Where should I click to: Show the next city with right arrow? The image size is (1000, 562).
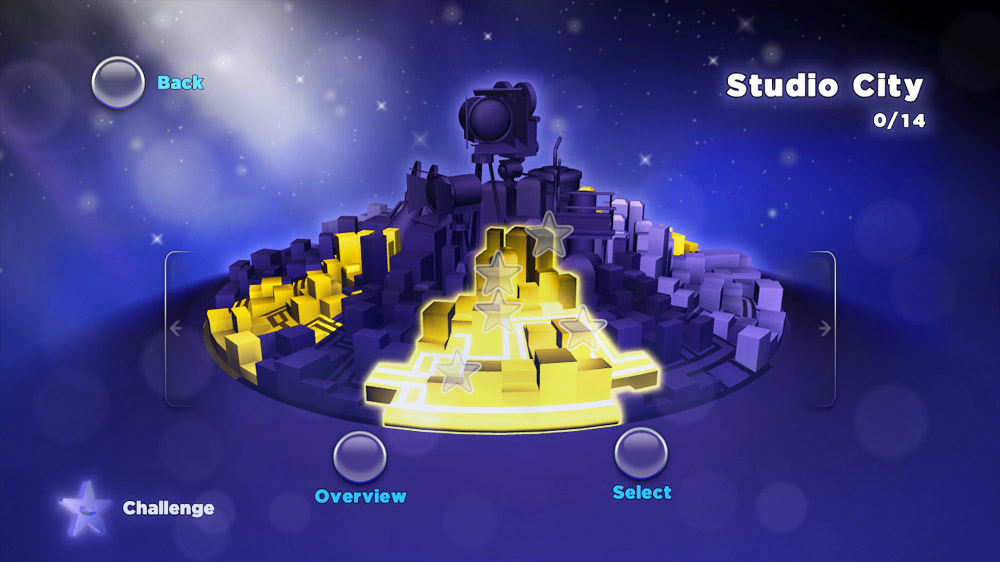(x=824, y=328)
